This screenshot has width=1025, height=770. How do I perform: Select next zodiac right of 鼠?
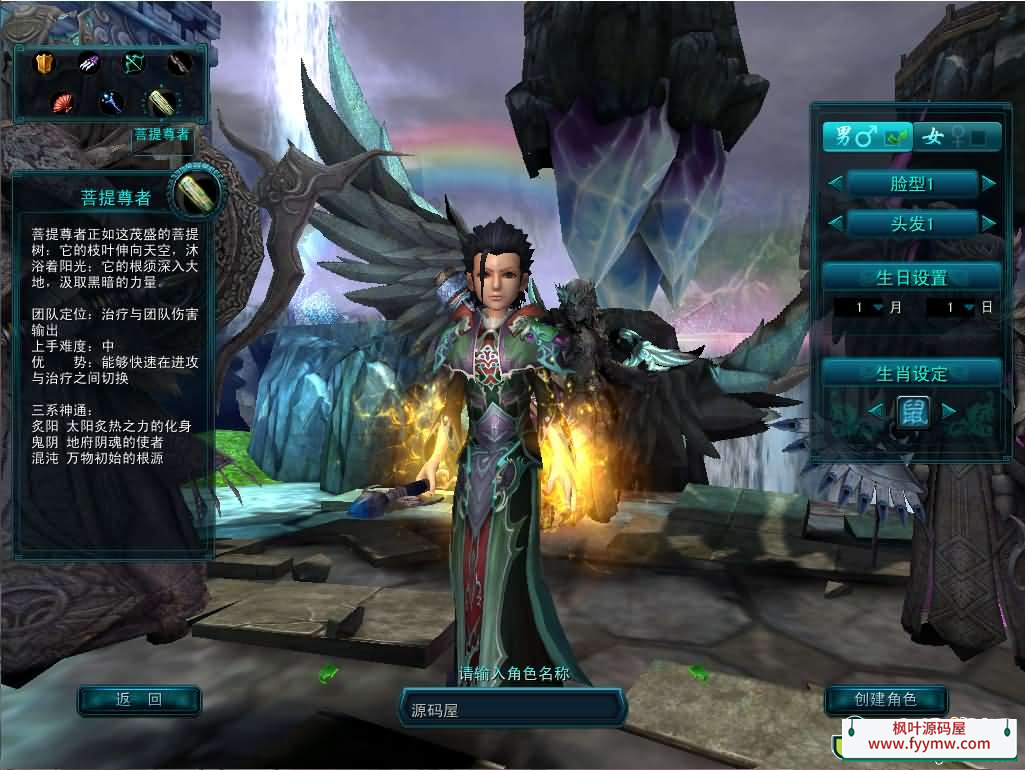[x=949, y=411]
